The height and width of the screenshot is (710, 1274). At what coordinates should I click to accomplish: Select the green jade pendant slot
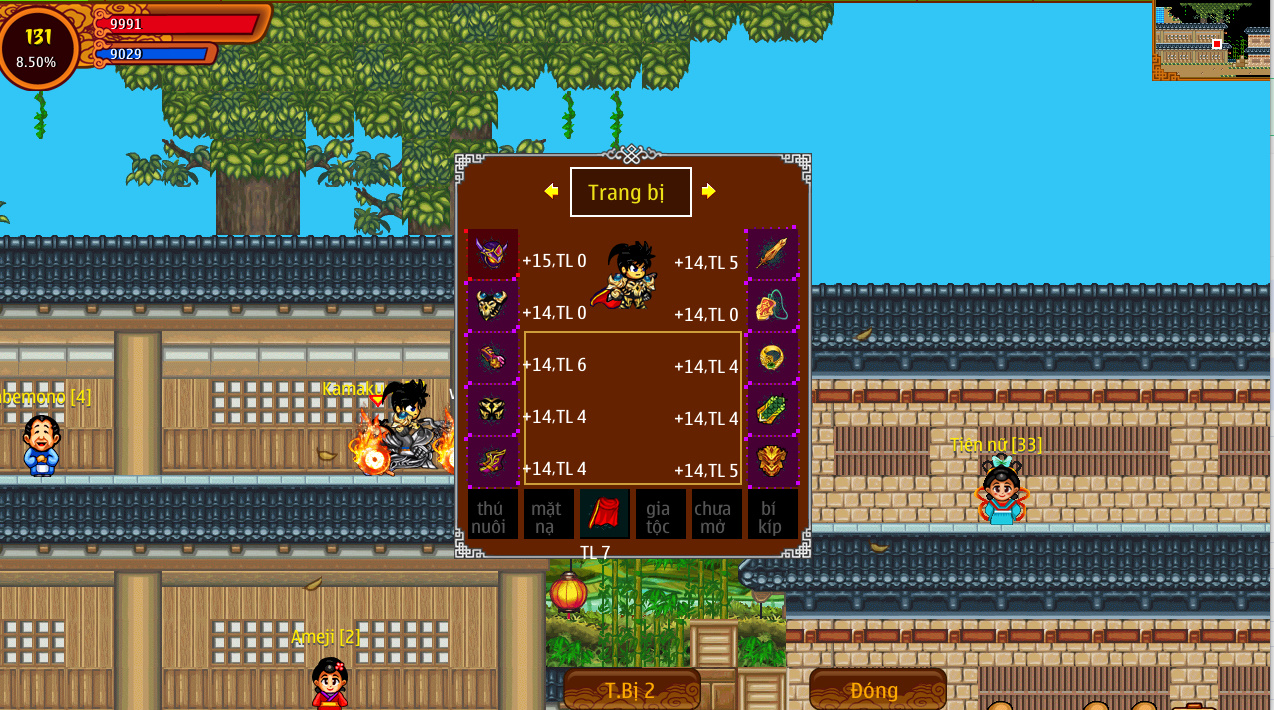coord(772,409)
